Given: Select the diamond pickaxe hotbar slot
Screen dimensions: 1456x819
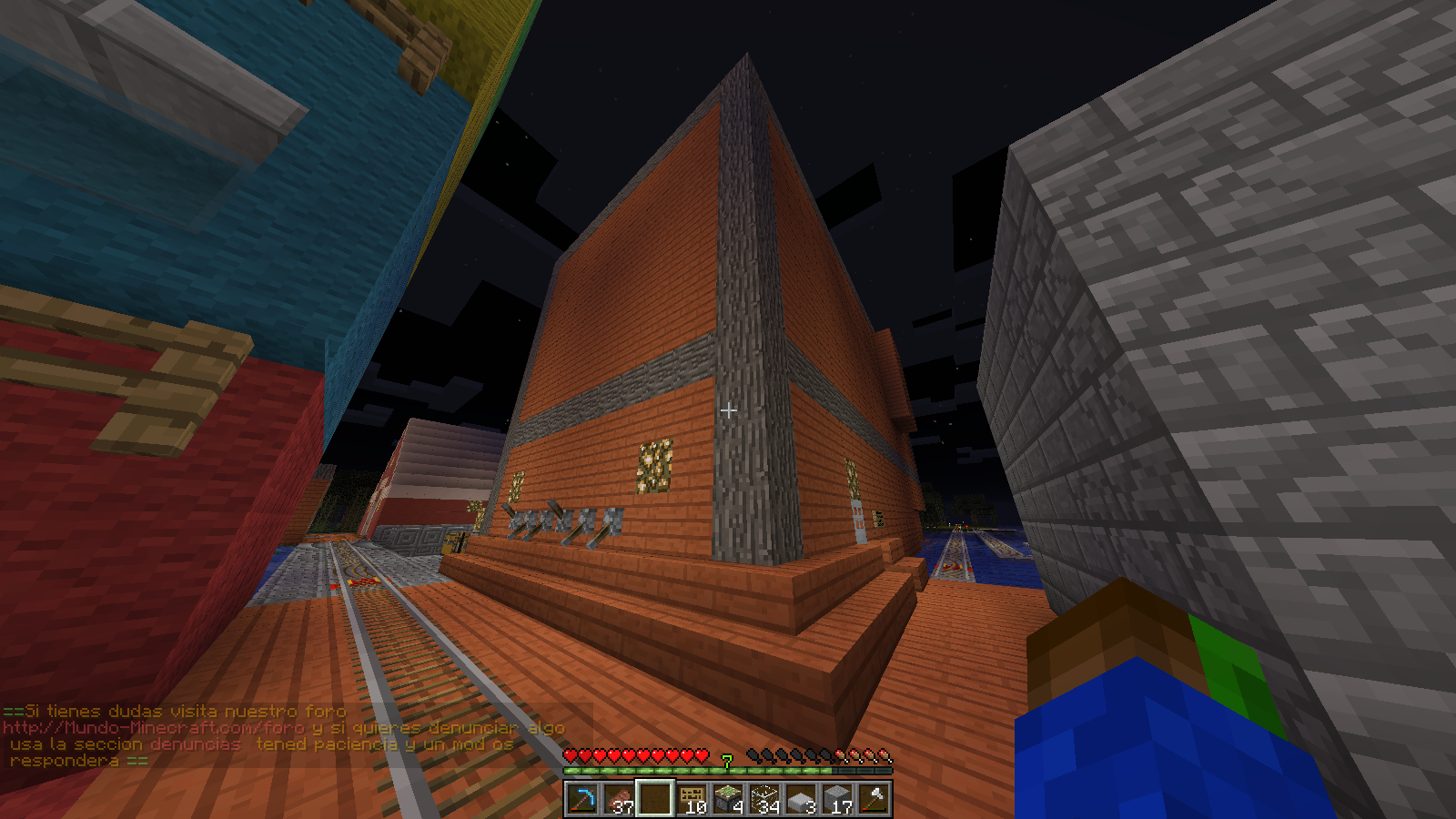Looking at the screenshot, I should coord(582,799).
